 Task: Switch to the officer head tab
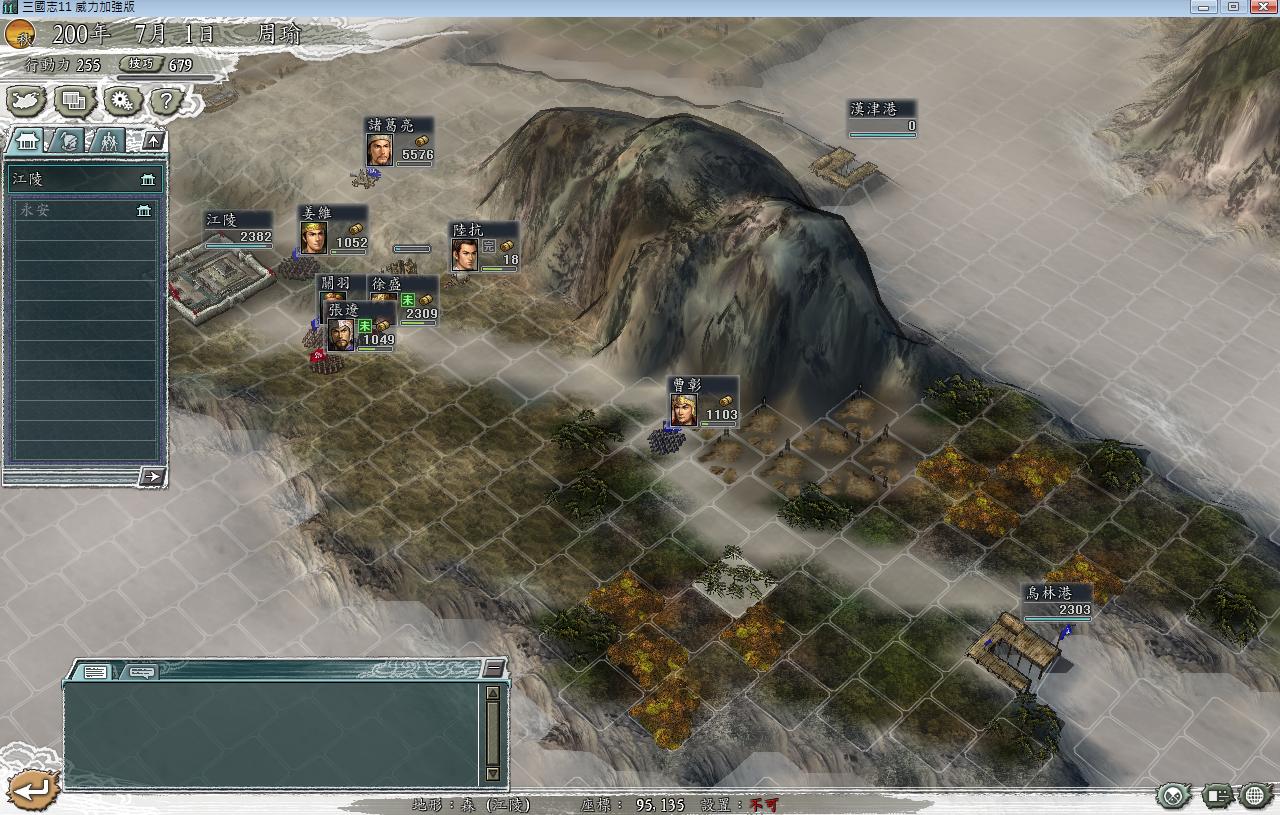(68, 141)
